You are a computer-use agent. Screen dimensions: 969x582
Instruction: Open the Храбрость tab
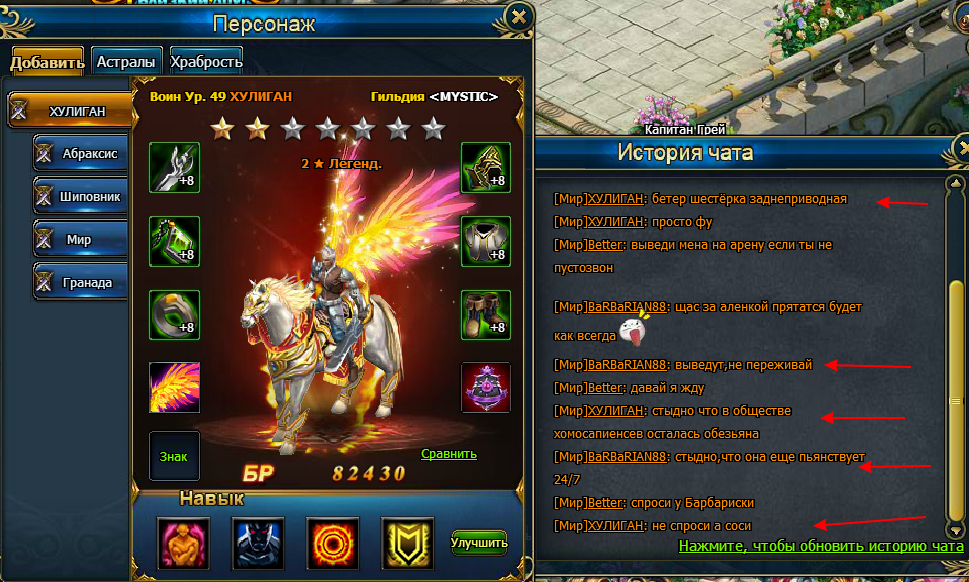(206, 62)
